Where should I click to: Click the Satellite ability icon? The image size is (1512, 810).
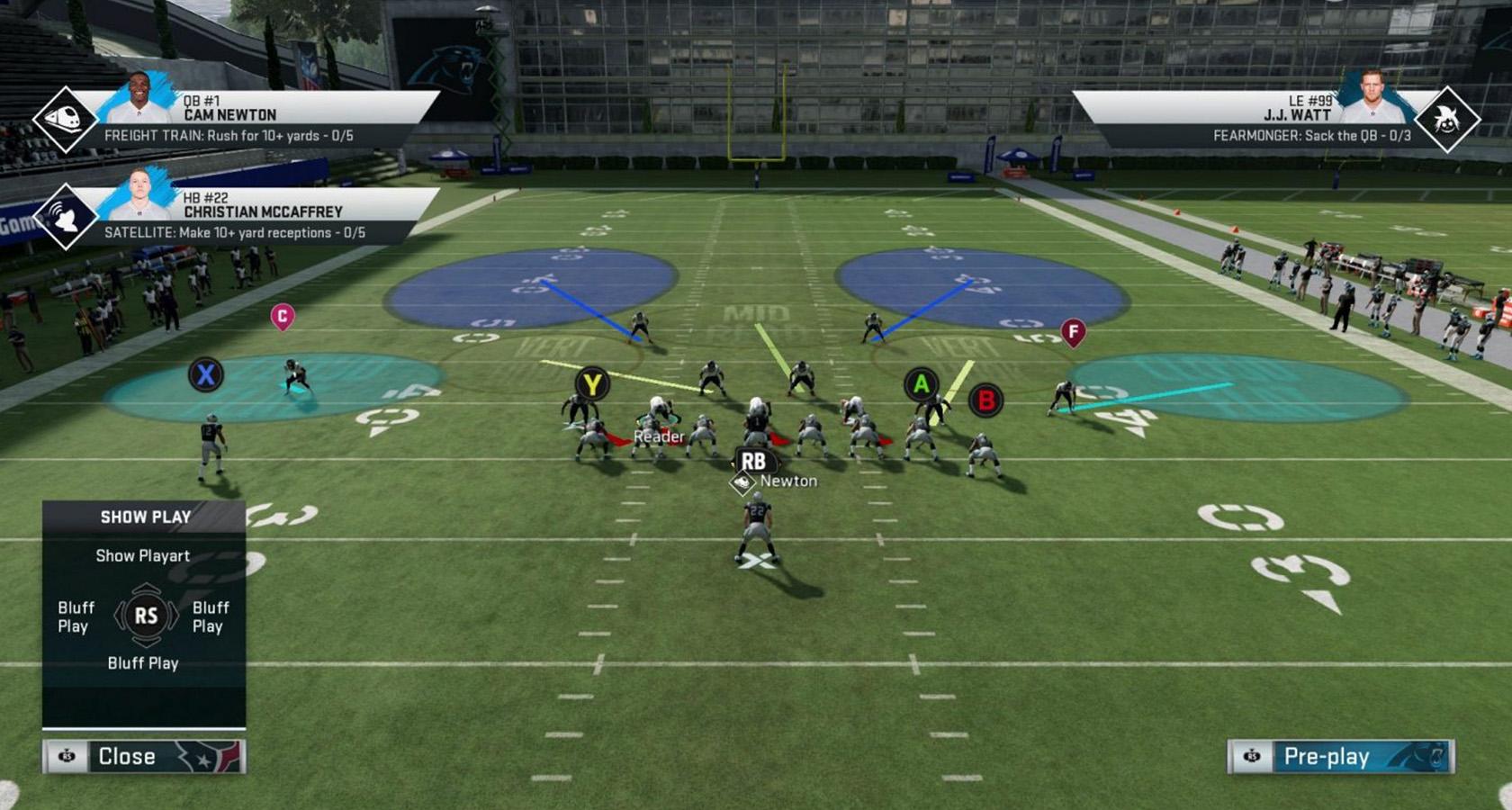click(x=65, y=216)
